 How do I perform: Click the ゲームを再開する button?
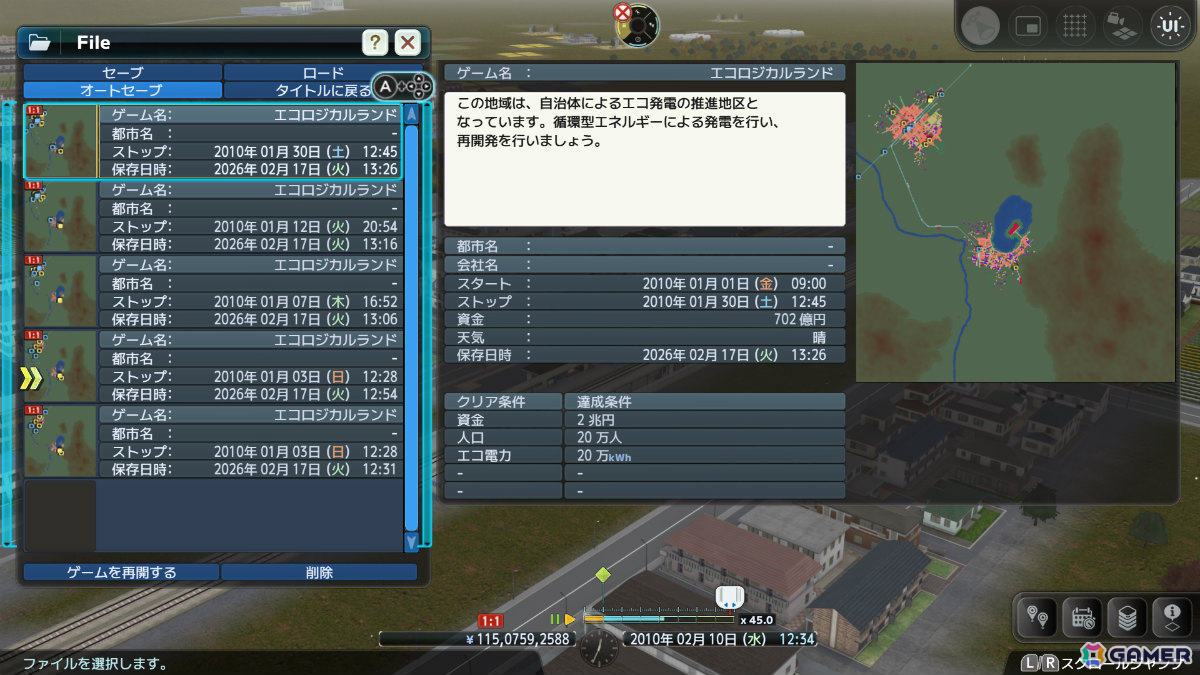121,573
